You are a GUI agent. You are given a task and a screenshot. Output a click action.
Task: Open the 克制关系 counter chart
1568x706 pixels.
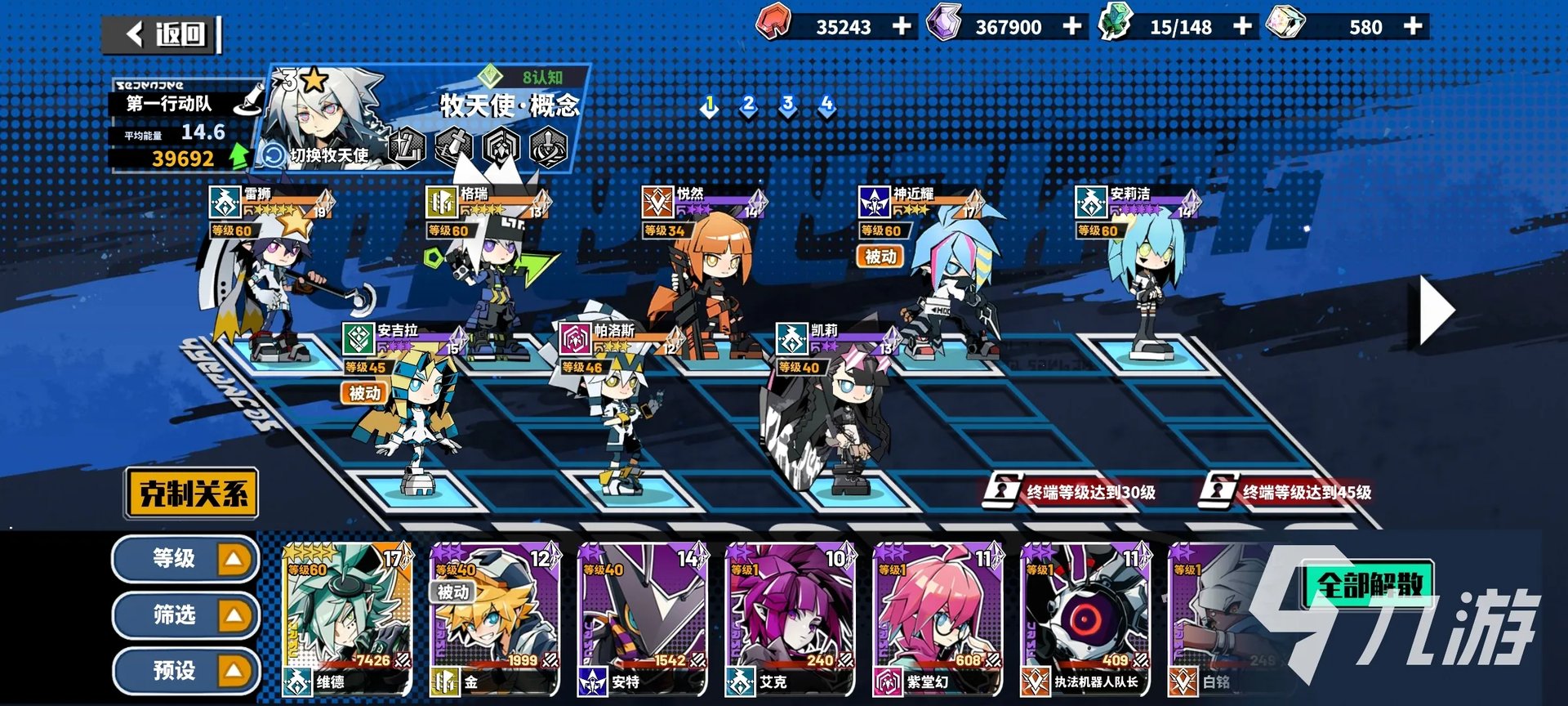193,494
